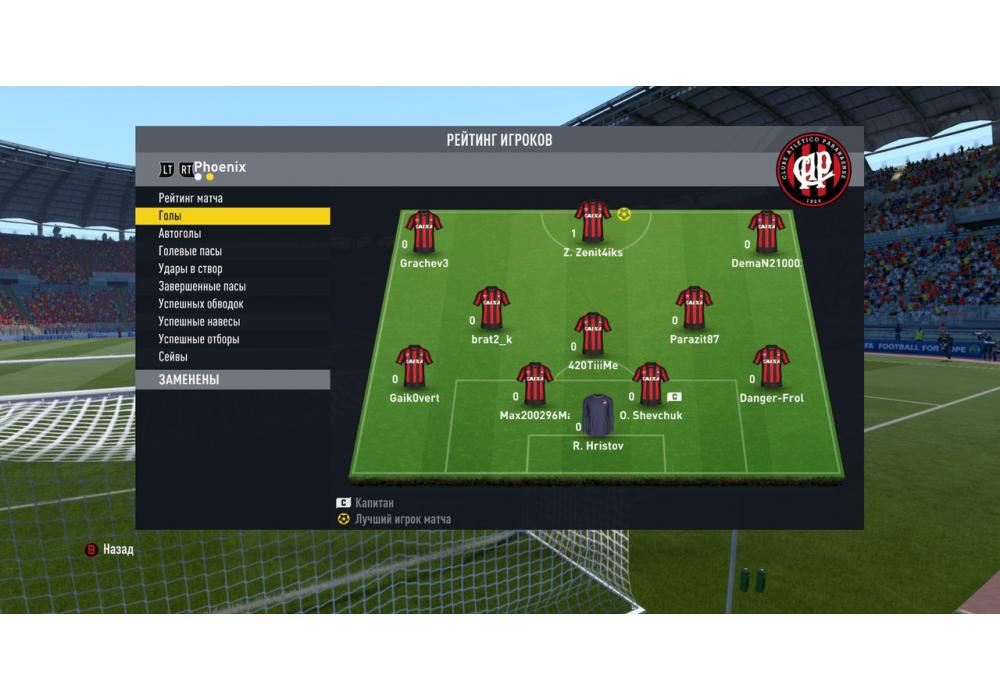Select the Рейтинг матча entry
1000x700 pixels.
coord(190,199)
